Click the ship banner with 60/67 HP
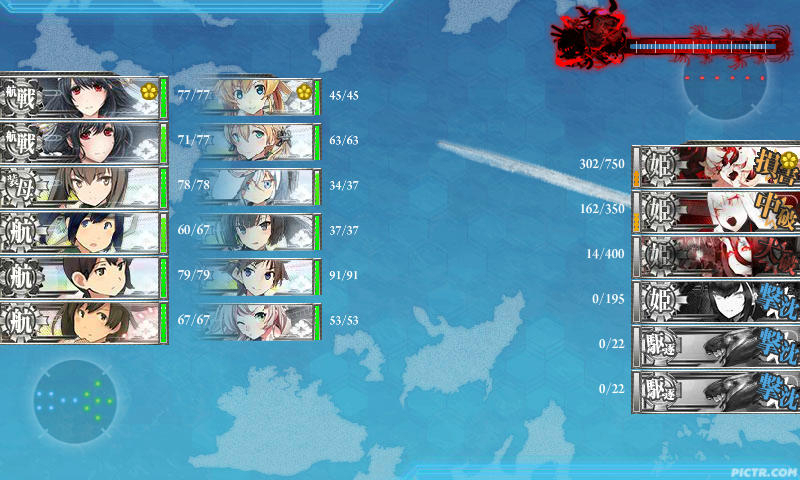 [82, 232]
